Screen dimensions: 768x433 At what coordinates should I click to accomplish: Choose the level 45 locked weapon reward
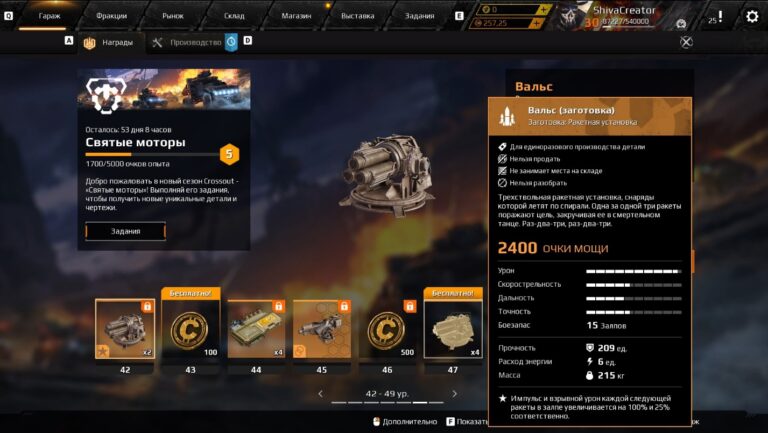(x=321, y=330)
